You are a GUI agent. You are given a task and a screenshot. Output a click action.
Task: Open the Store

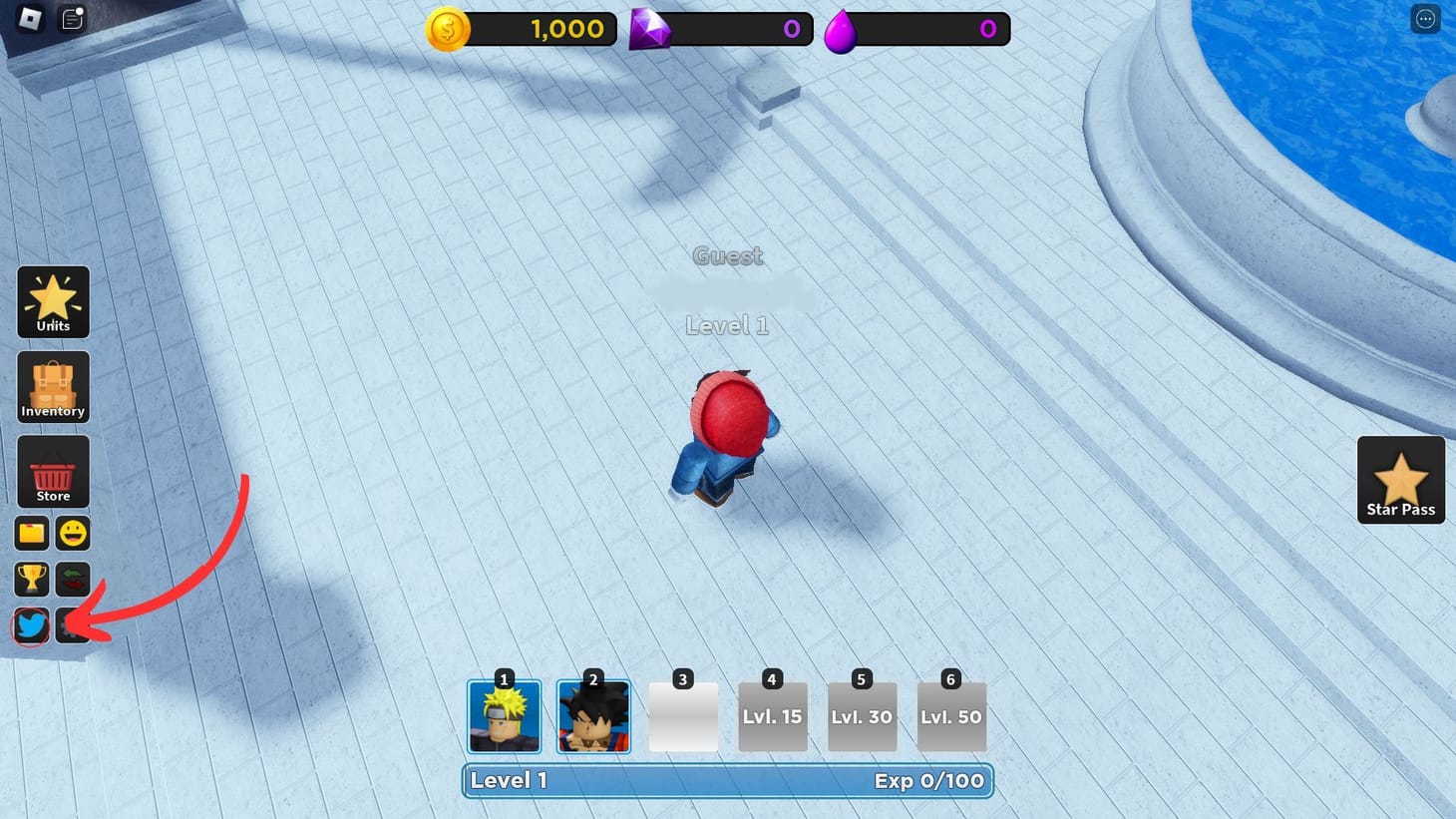pyautogui.click(x=53, y=470)
